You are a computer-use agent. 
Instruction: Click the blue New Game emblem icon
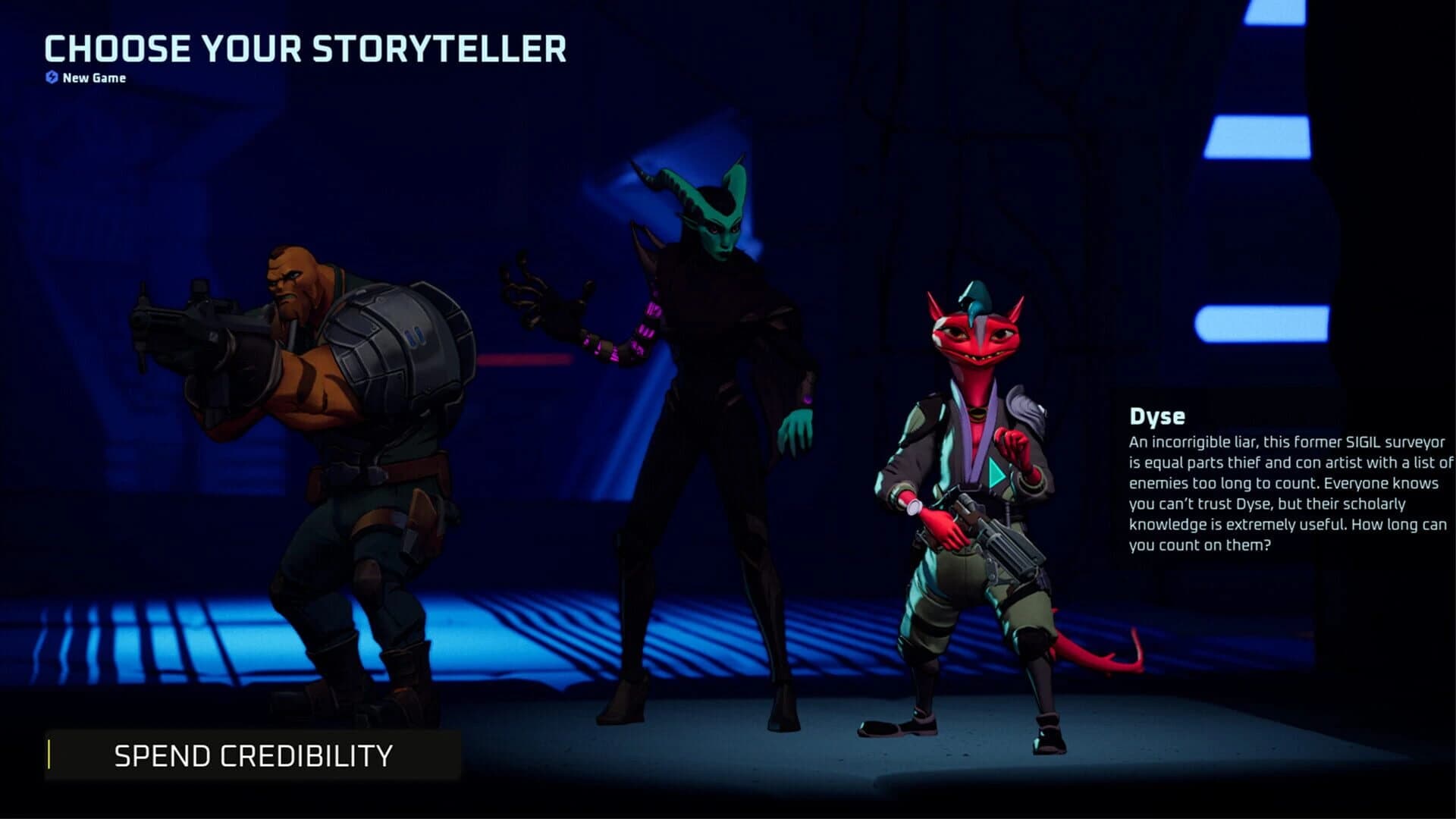50,77
